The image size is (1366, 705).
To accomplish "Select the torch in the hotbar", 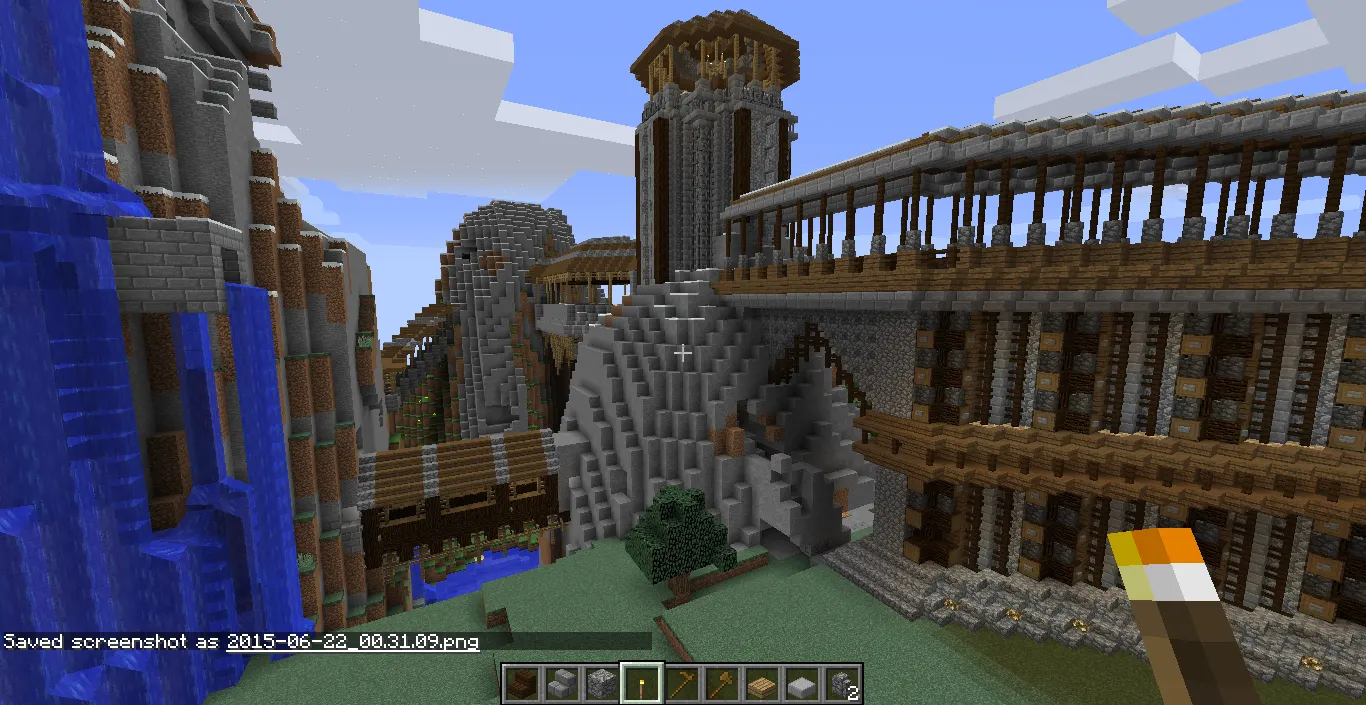I will pyautogui.click(x=641, y=684).
